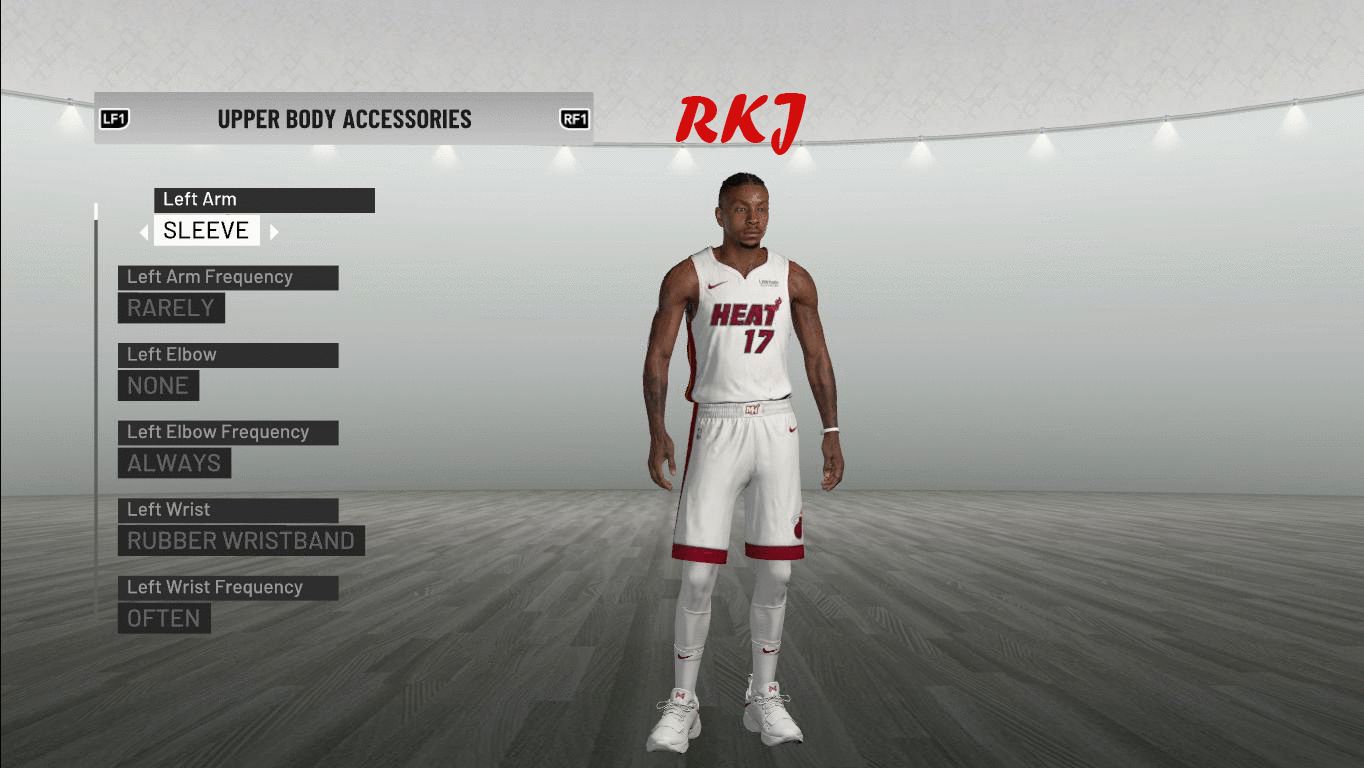Select the Left Arm Frequency setting
This screenshot has height=768, width=1364.
tap(228, 277)
